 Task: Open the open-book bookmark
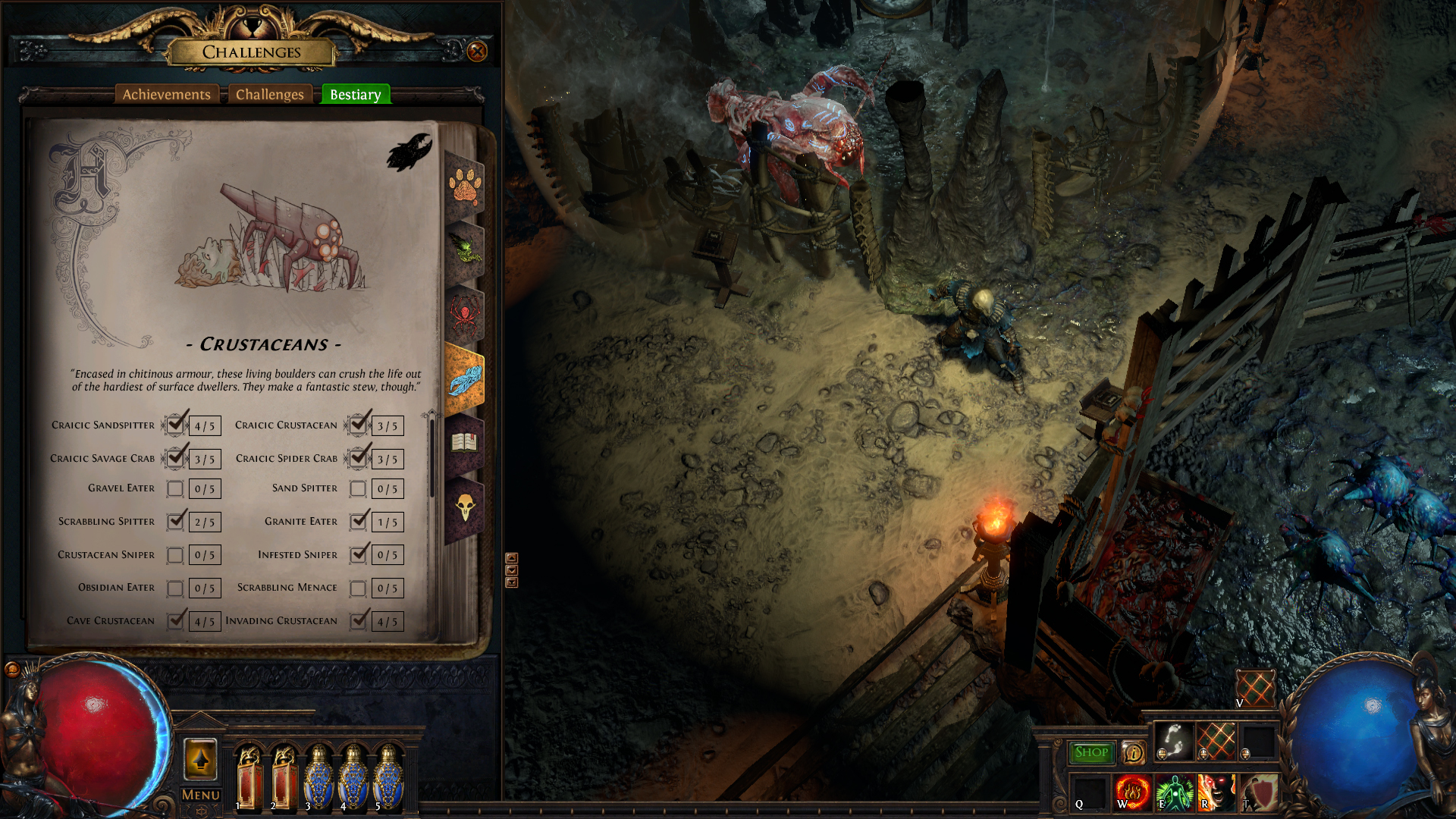pyautogui.click(x=464, y=442)
